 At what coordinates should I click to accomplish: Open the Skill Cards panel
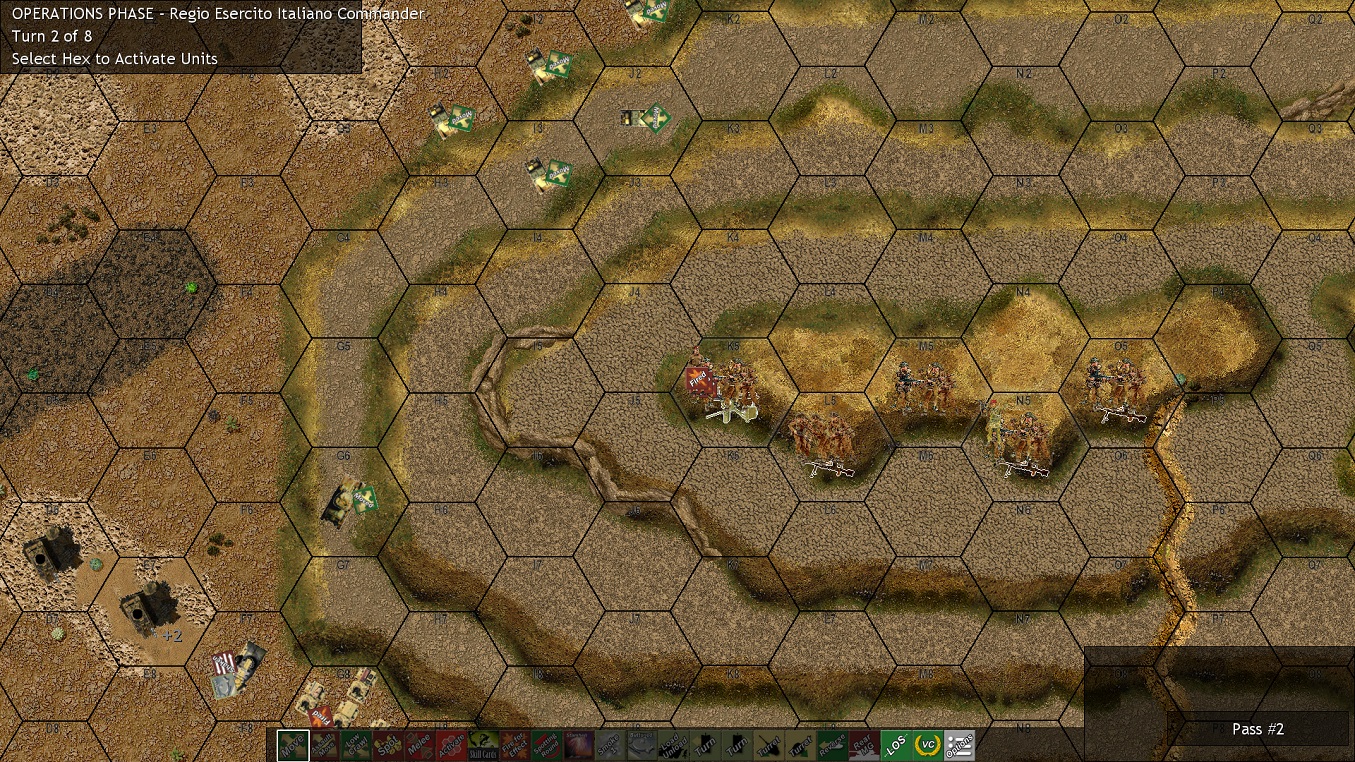(484, 746)
